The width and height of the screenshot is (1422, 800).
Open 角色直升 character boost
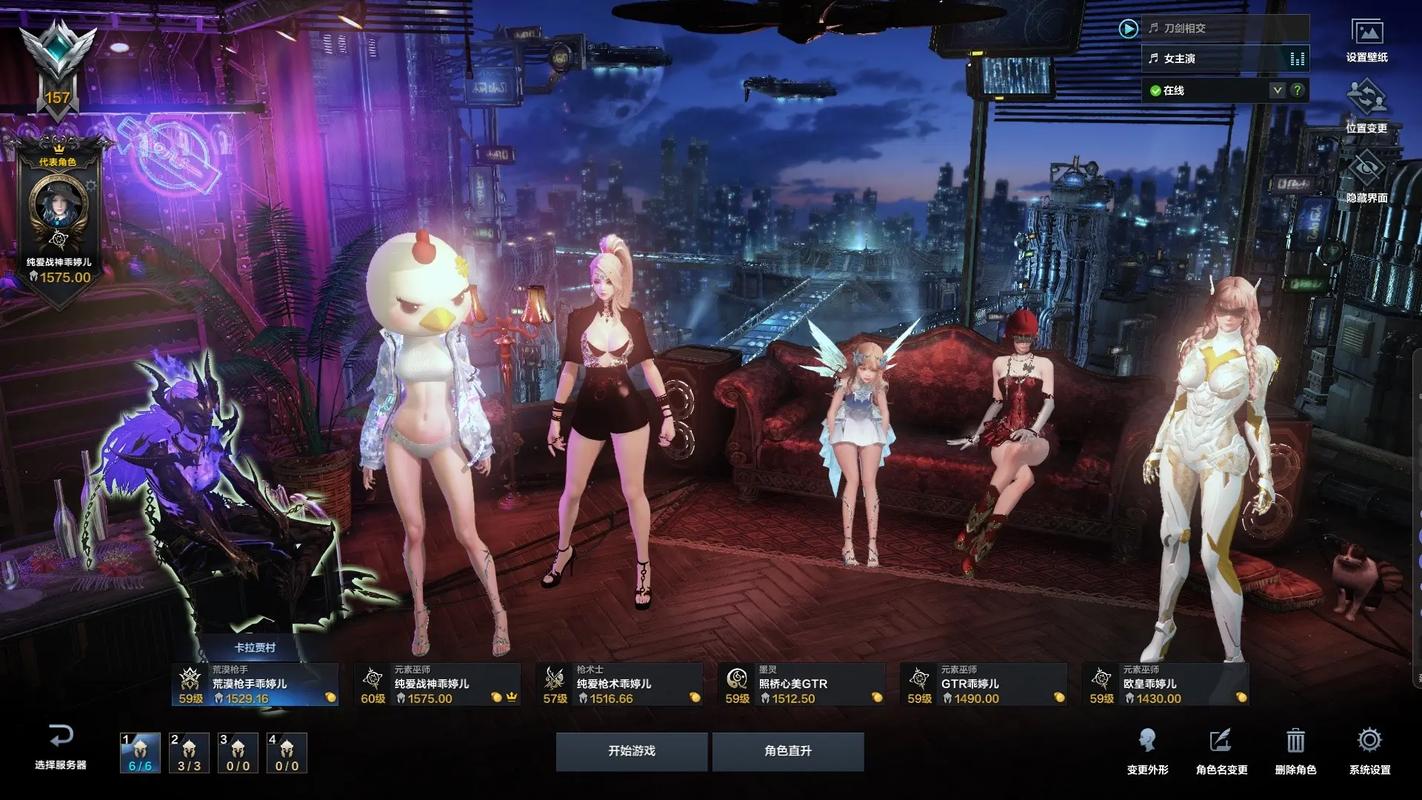(787, 751)
